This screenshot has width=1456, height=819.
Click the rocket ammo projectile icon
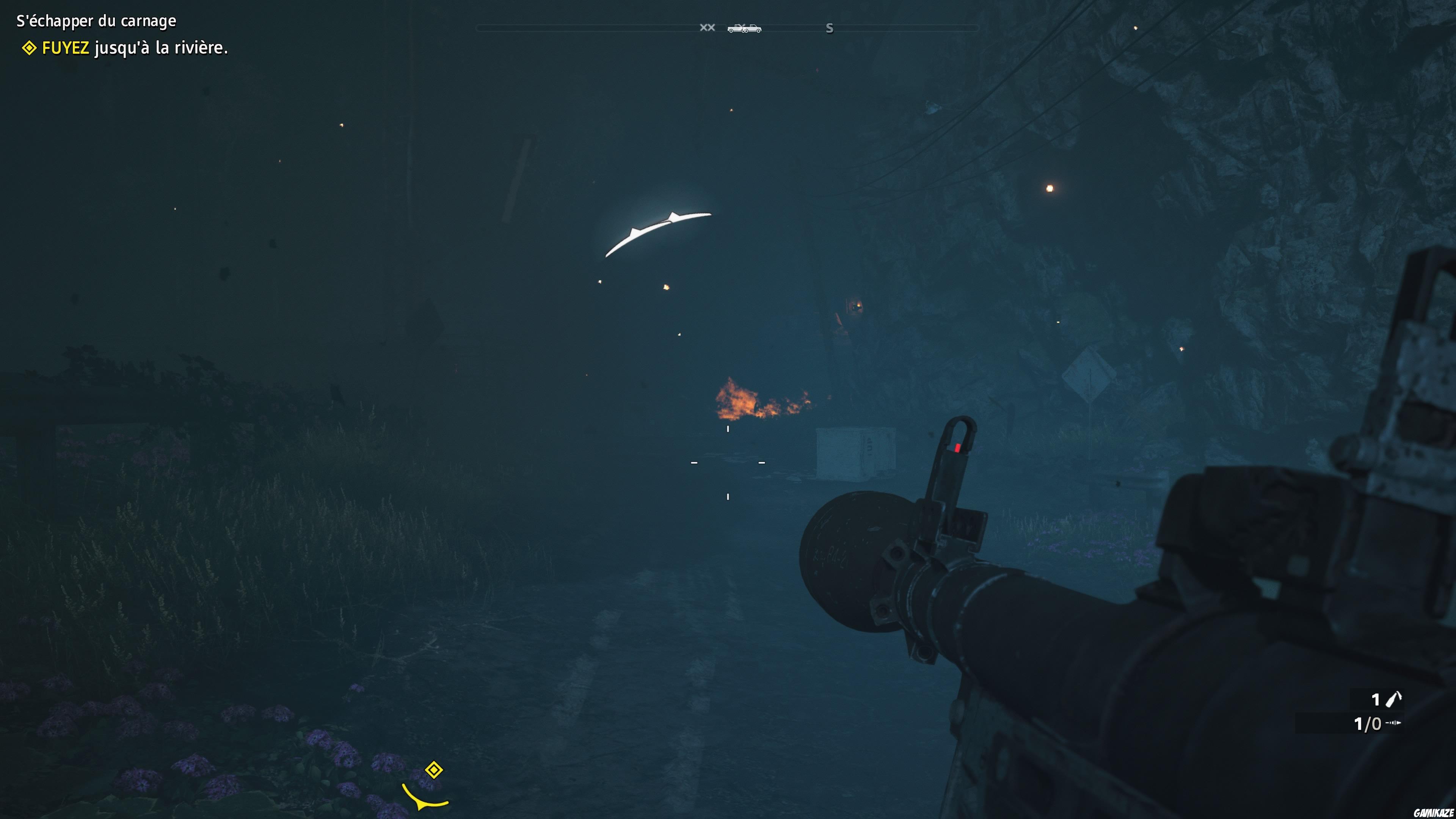click(x=1393, y=722)
